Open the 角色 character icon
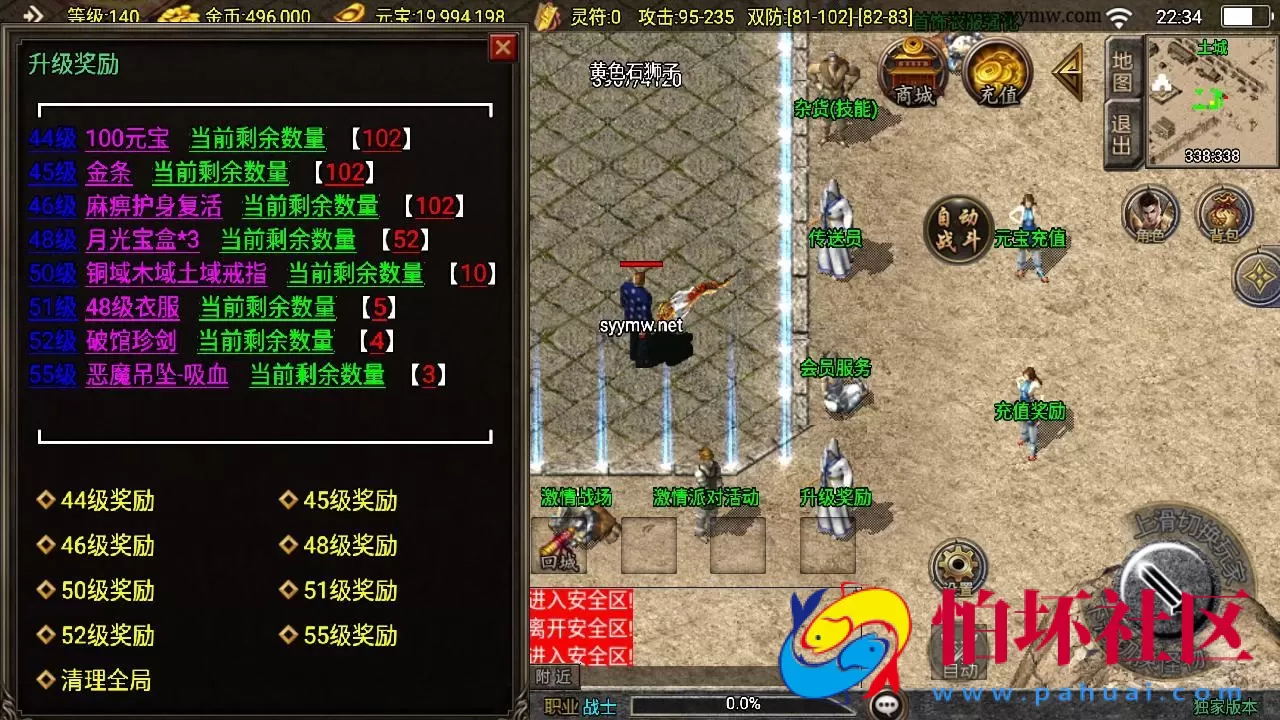The width and height of the screenshot is (1280, 720). (x=1149, y=212)
